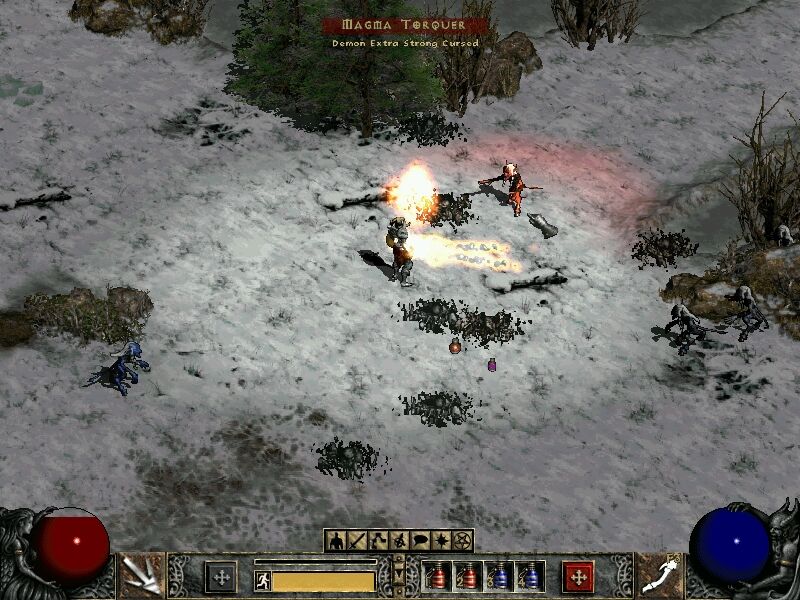Use the red healing potion in belt slot 1
Image resolution: width=800 pixels, height=600 pixels.
tap(435, 577)
